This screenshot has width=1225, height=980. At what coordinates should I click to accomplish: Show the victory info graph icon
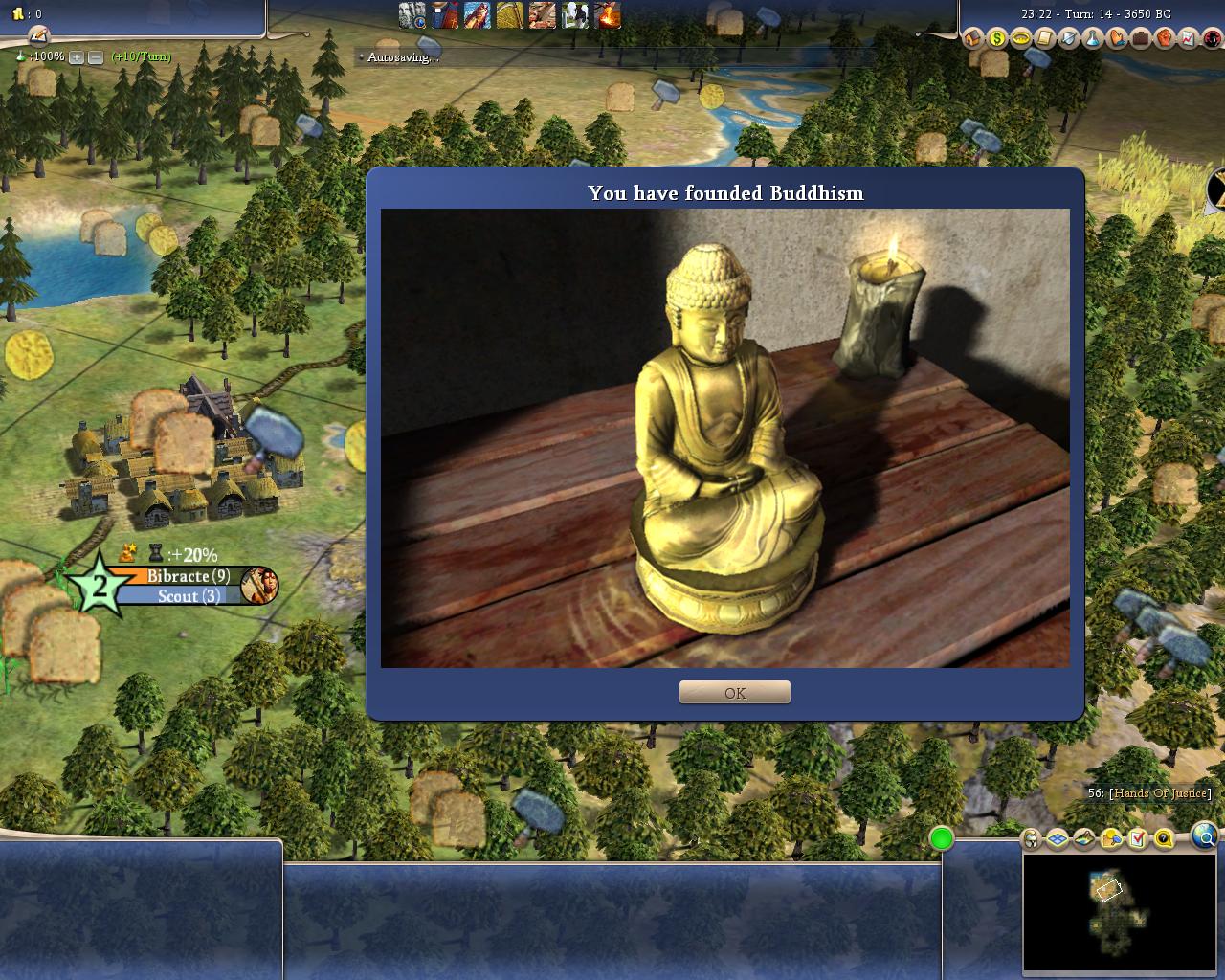pos(1189,39)
